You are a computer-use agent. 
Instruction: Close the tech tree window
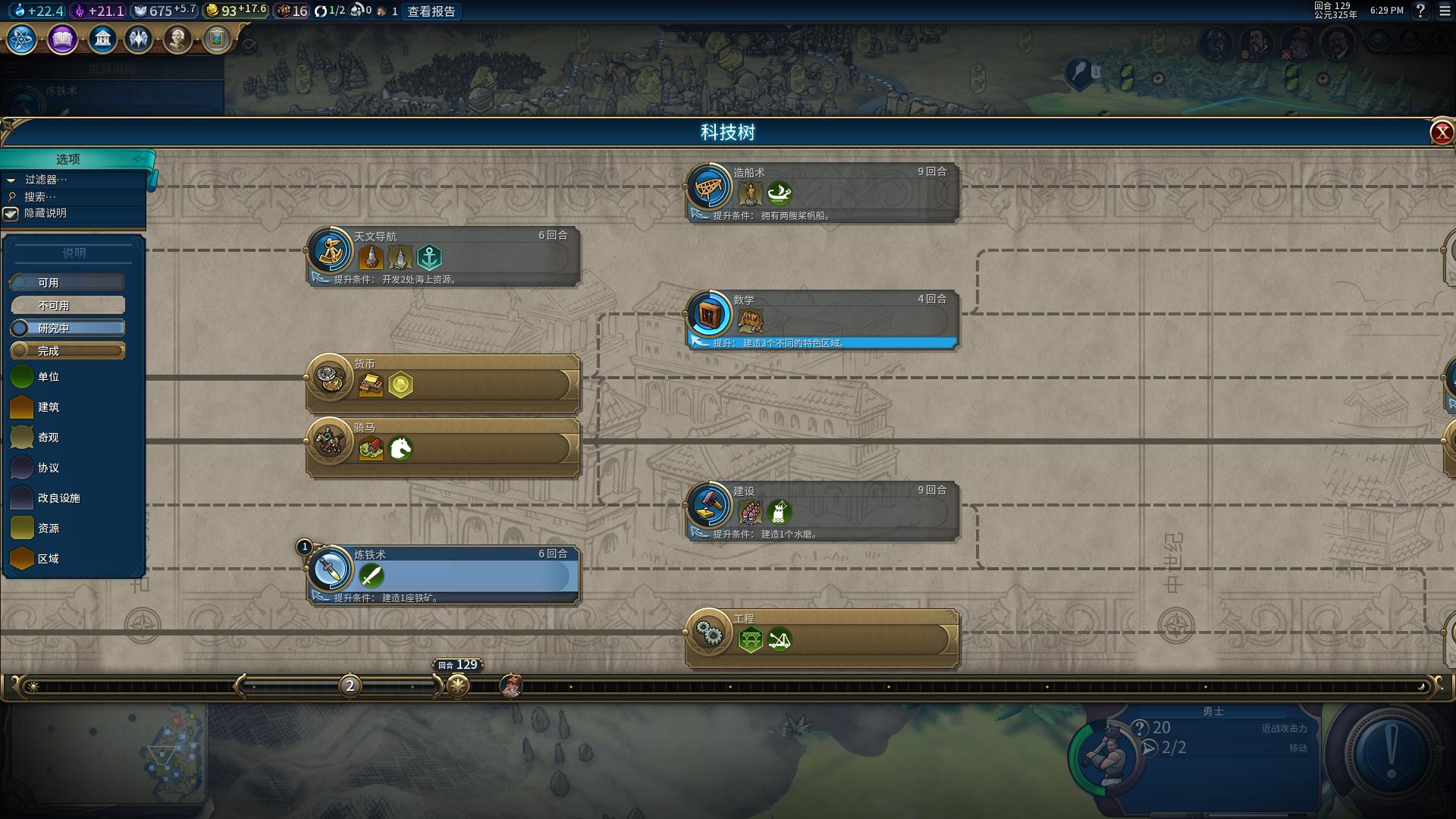tap(1441, 133)
